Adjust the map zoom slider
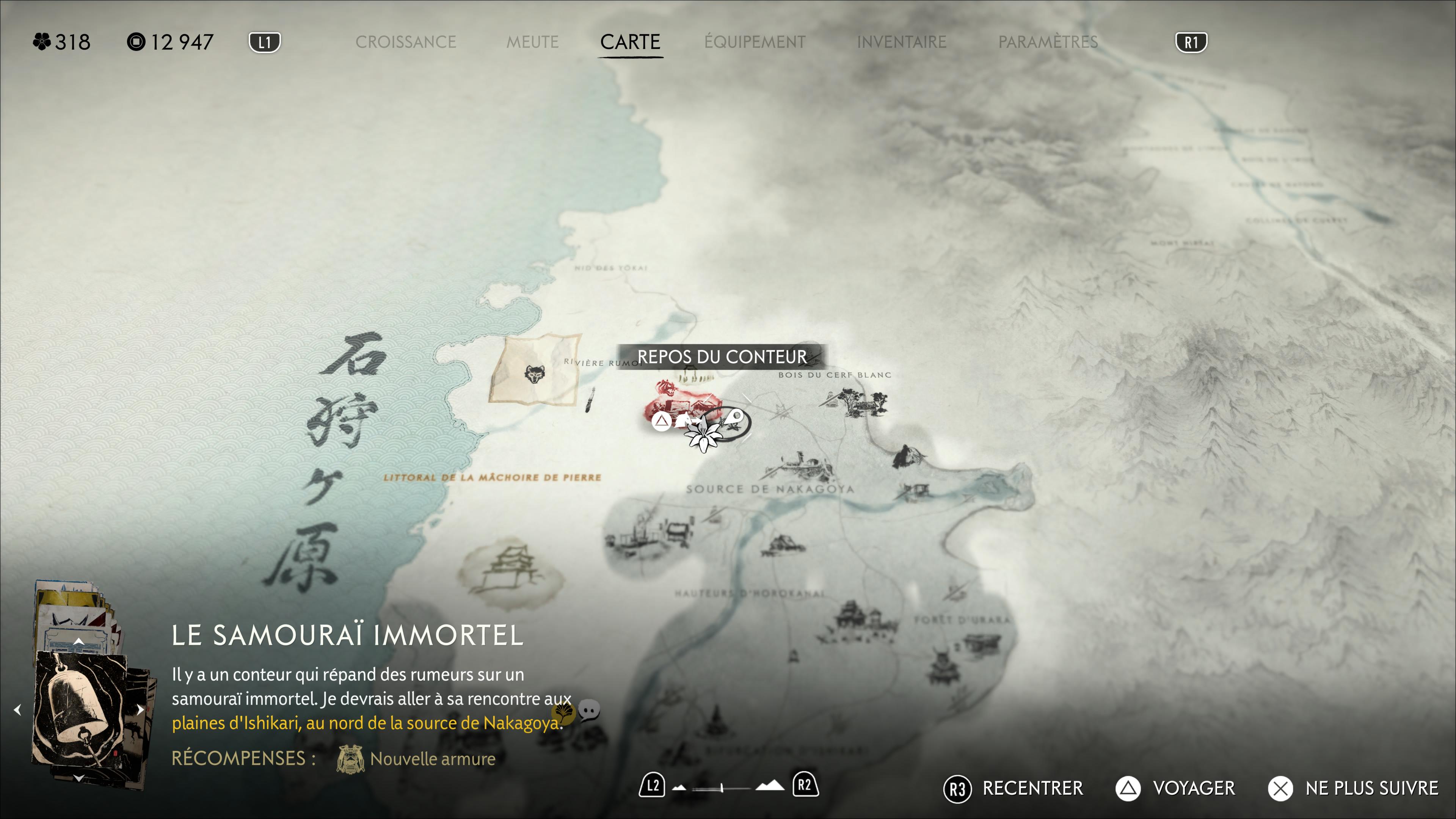 [x=722, y=788]
